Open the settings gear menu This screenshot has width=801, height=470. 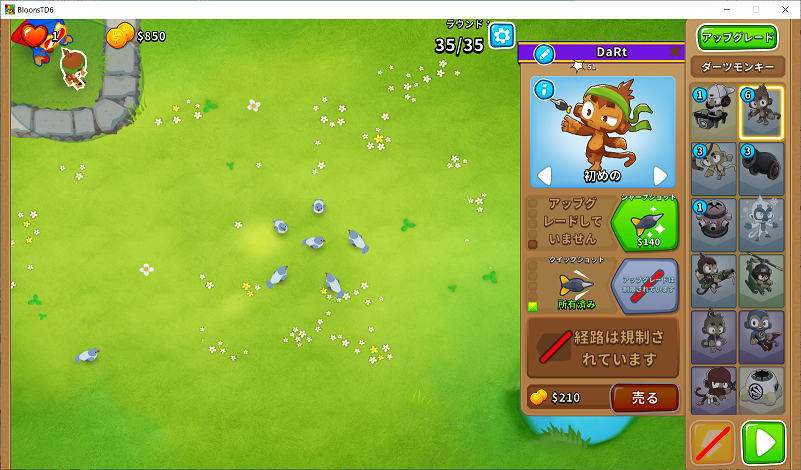click(501, 36)
